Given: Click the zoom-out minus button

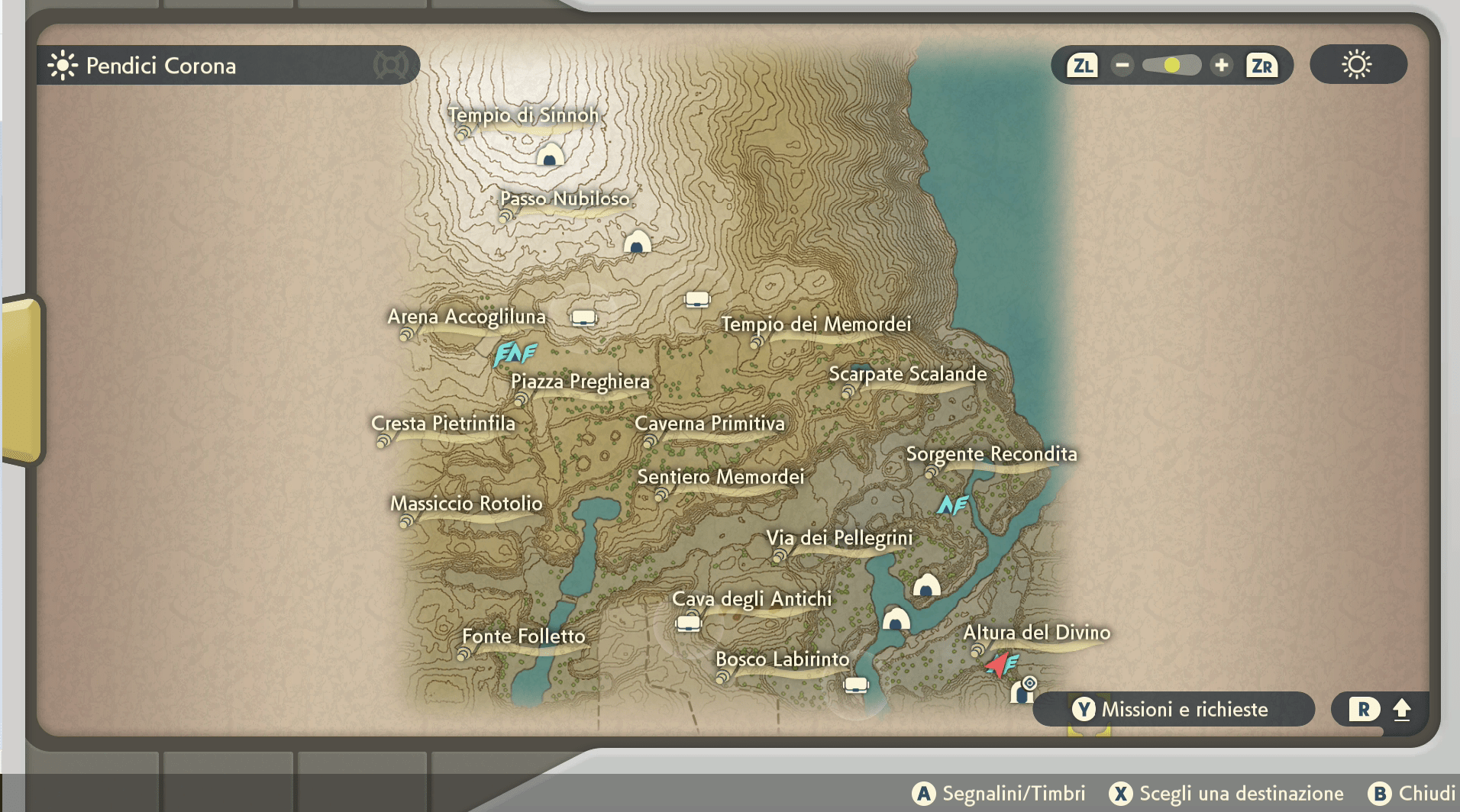Looking at the screenshot, I should click(1122, 66).
